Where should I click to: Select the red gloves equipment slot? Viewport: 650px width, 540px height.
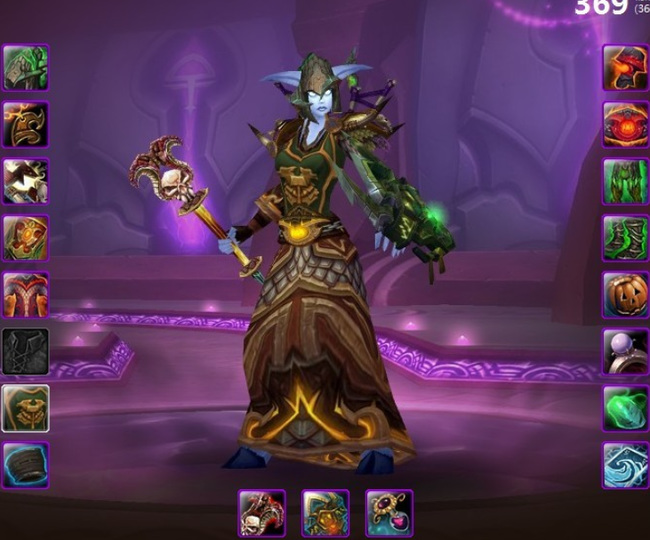tap(625, 67)
